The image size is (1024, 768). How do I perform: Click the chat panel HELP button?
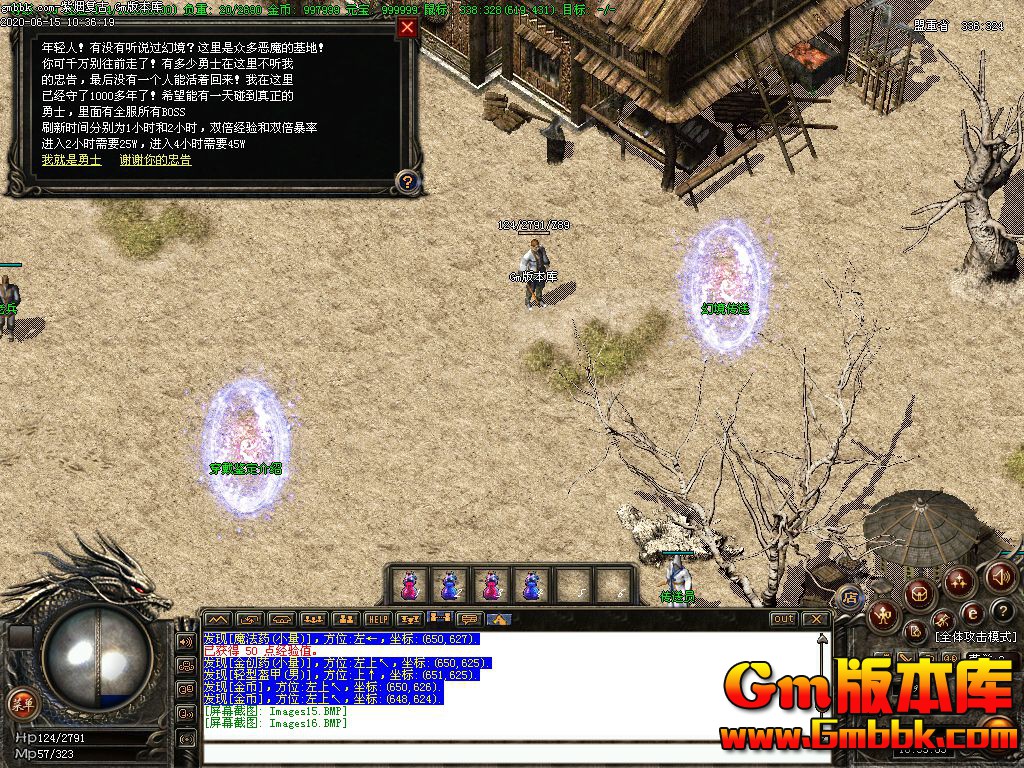coord(377,620)
